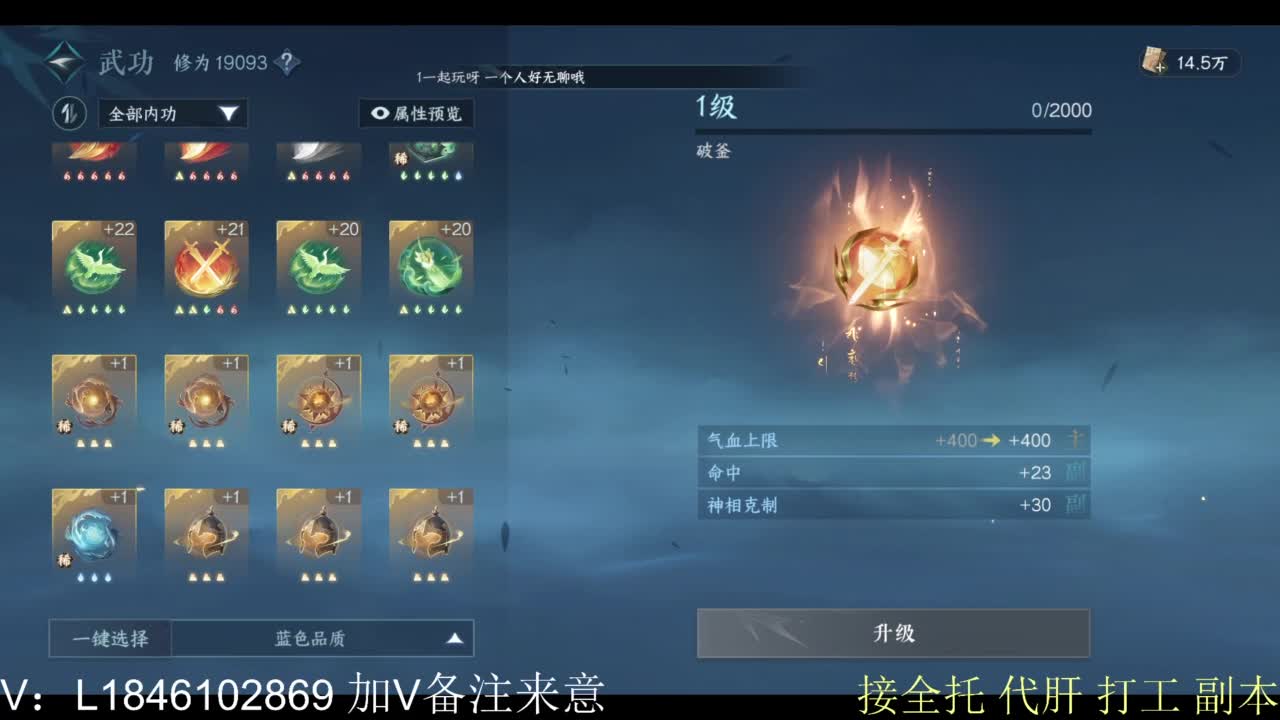Open the 修为 help question mark icon
Screen dimensions: 1280x720
point(288,63)
